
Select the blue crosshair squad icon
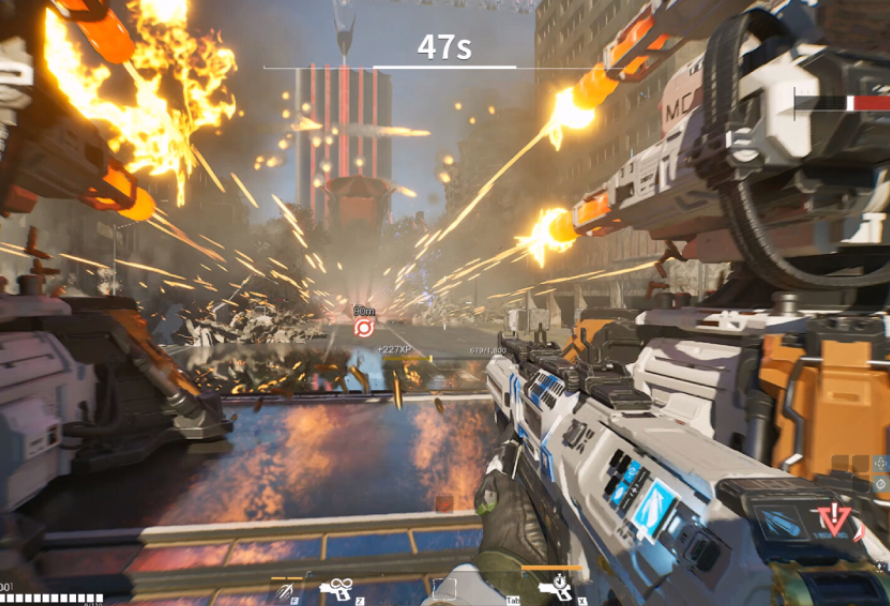point(880,464)
